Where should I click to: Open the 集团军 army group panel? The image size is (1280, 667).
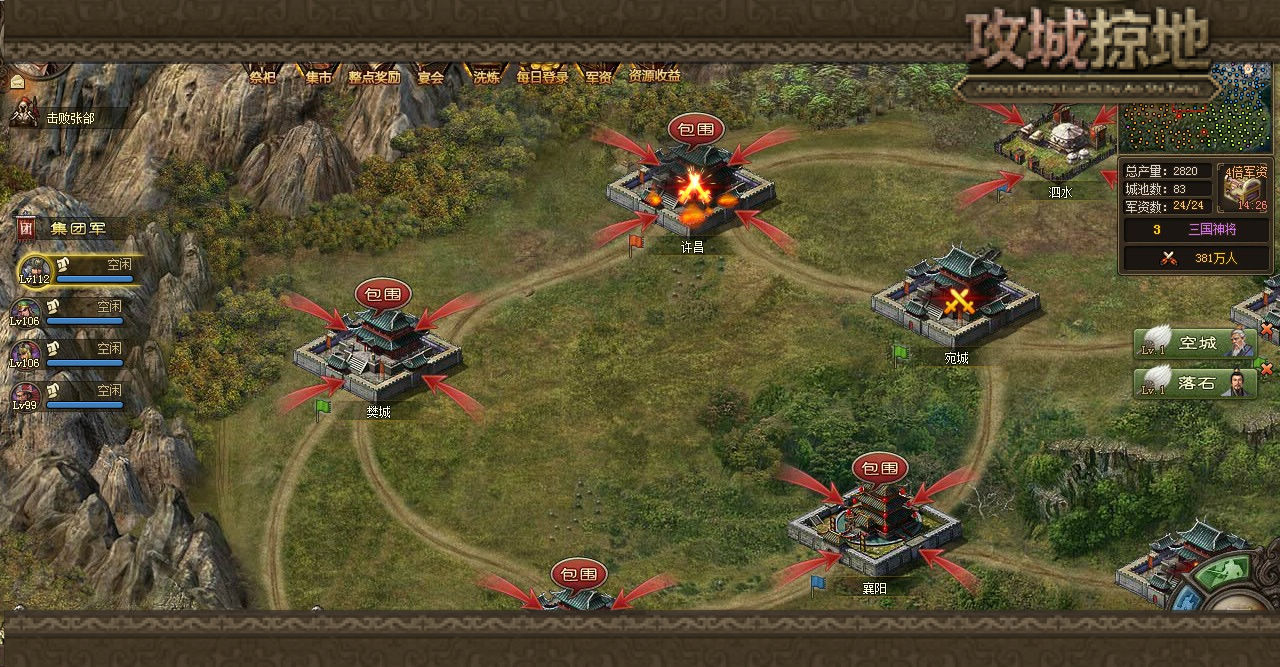pyautogui.click(x=75, y=229)
